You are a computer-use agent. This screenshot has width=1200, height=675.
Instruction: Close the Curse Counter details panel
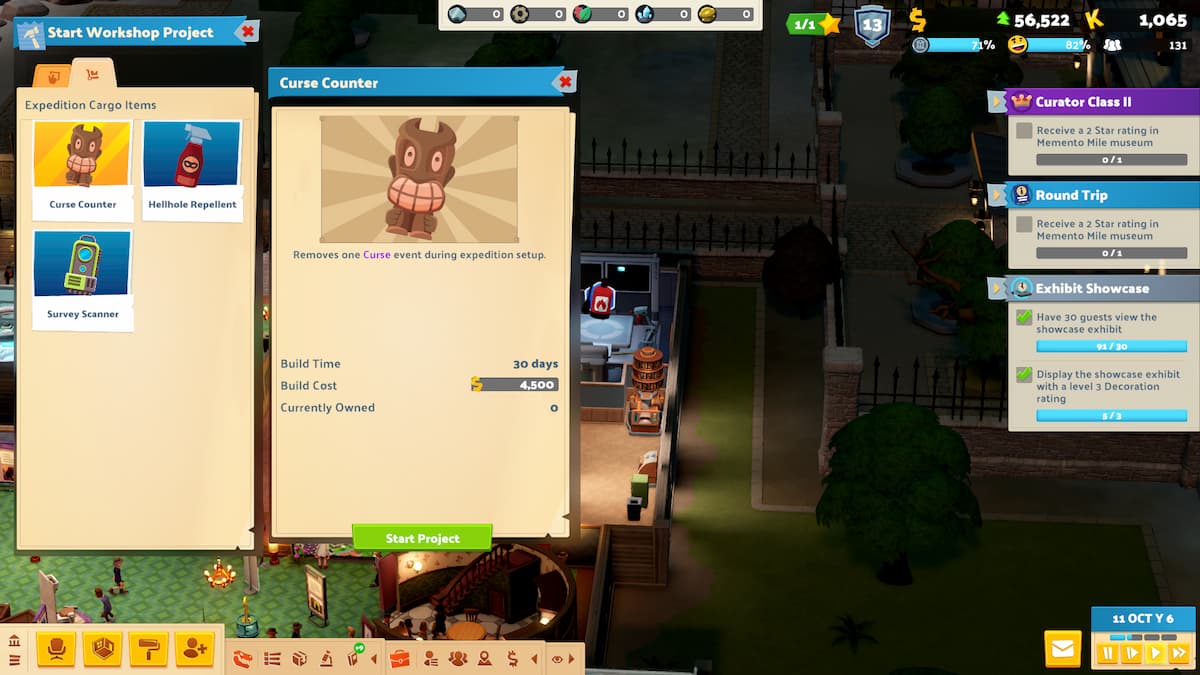565,82
